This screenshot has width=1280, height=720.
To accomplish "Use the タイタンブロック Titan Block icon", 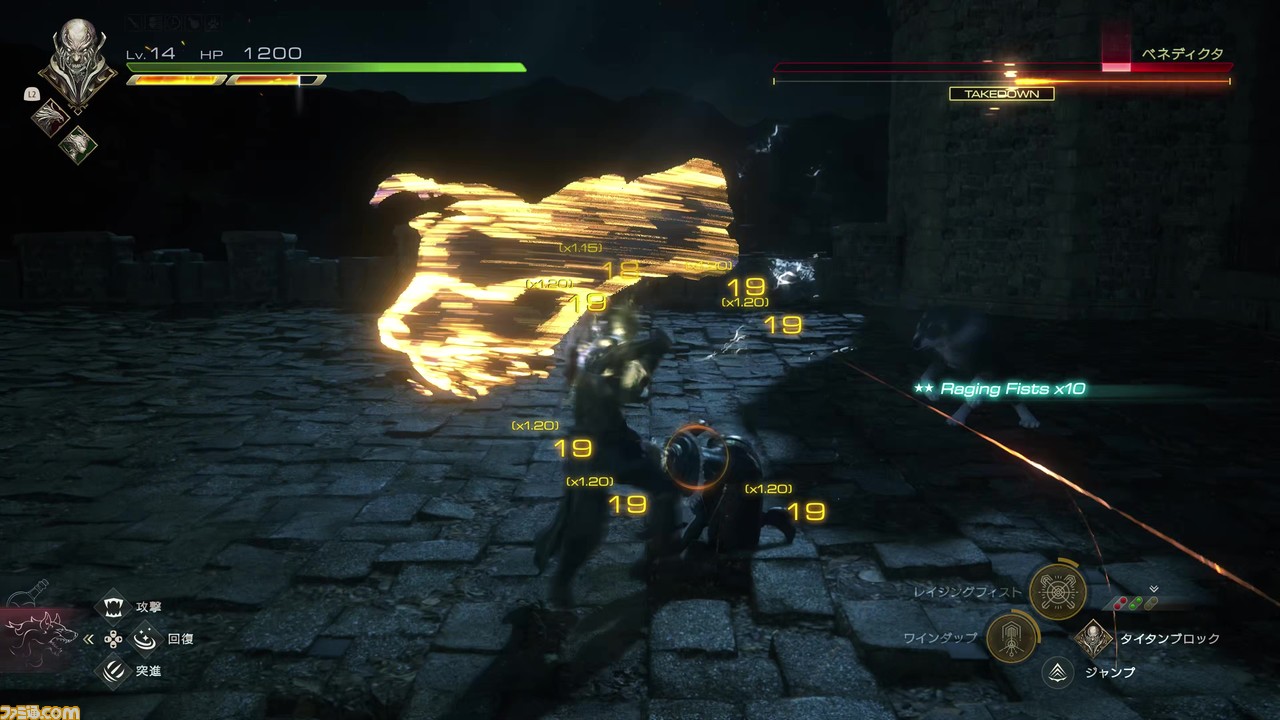I will point(1094,638).
